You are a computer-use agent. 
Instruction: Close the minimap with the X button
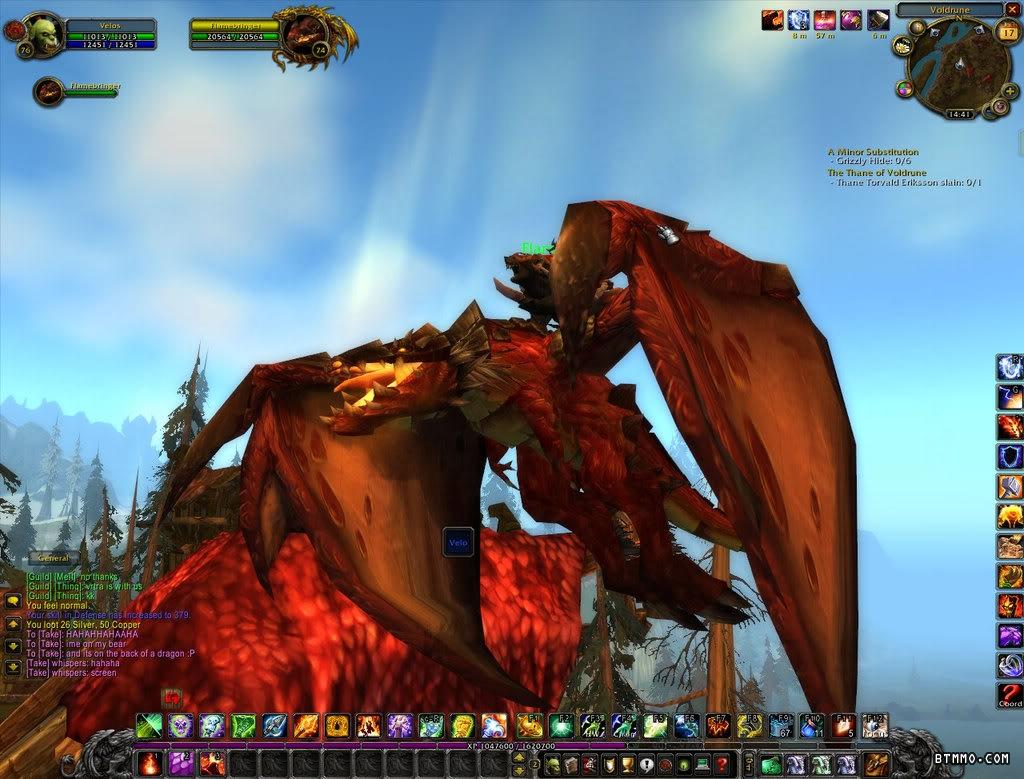tap(1012, 9)
